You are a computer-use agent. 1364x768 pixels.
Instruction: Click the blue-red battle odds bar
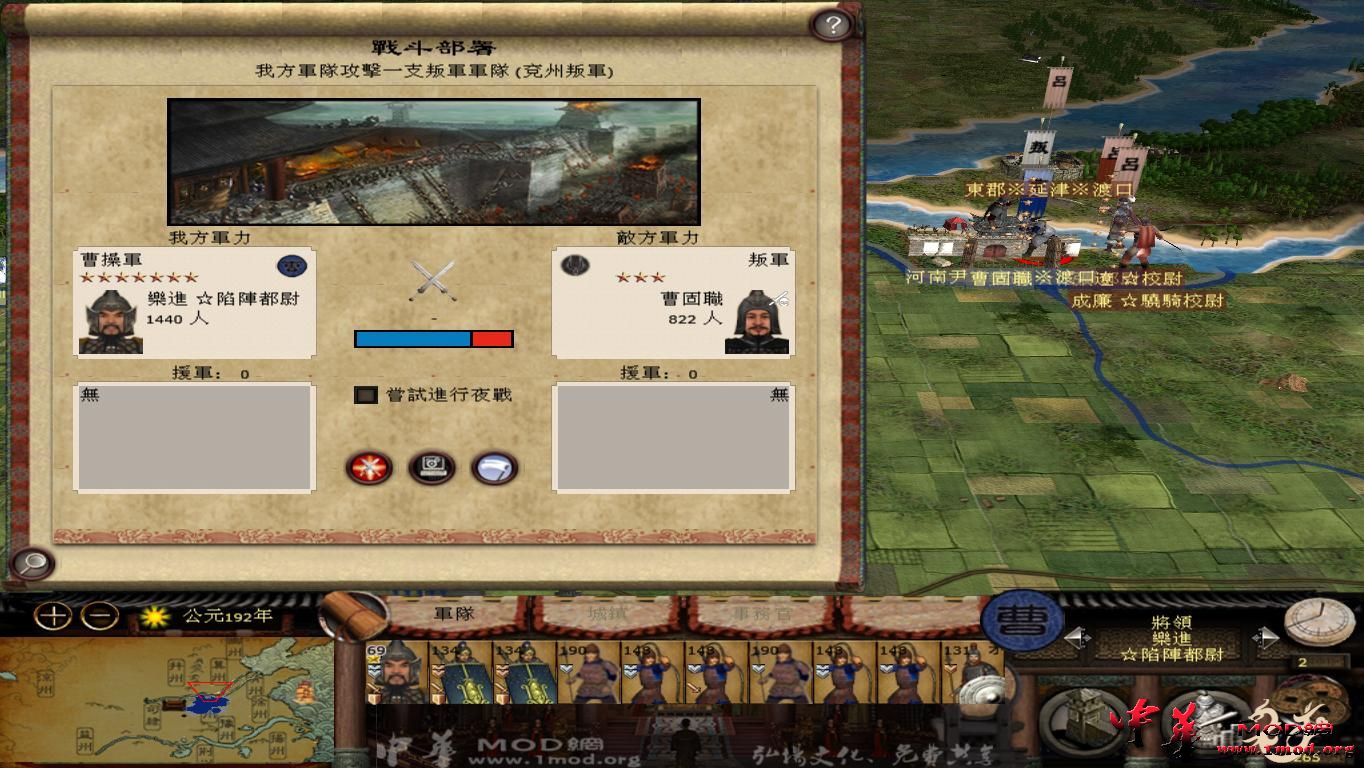[433, 338]
